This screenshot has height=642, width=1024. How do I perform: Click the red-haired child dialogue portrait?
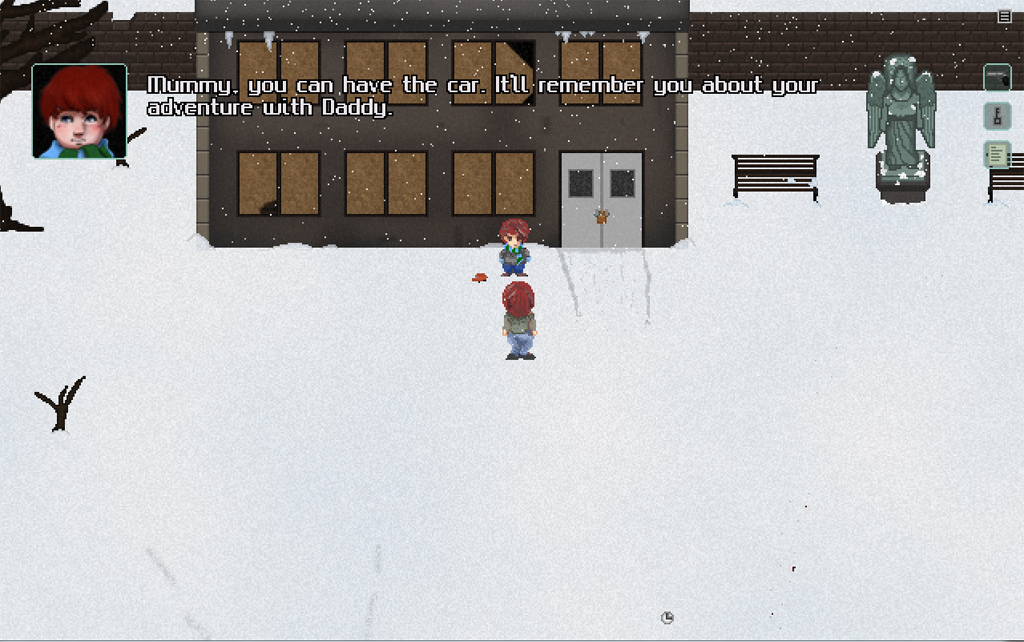click(x=80, y=111)
